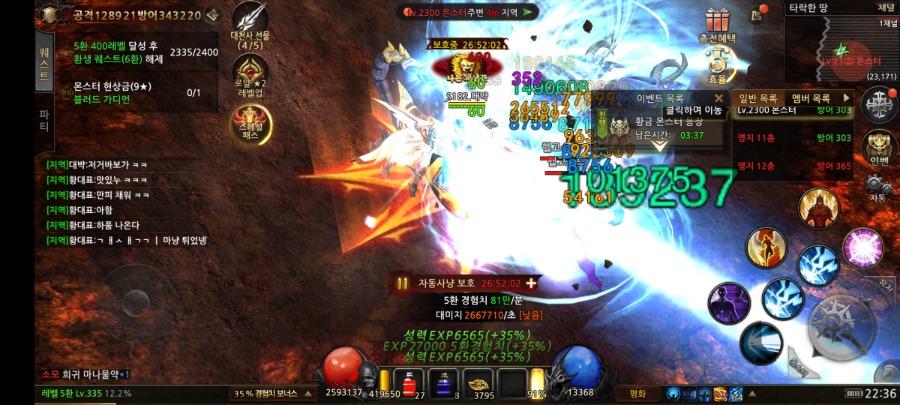Switch to the 일반 목록 tab
Screen dimensions: 900x405
(758, 97)
